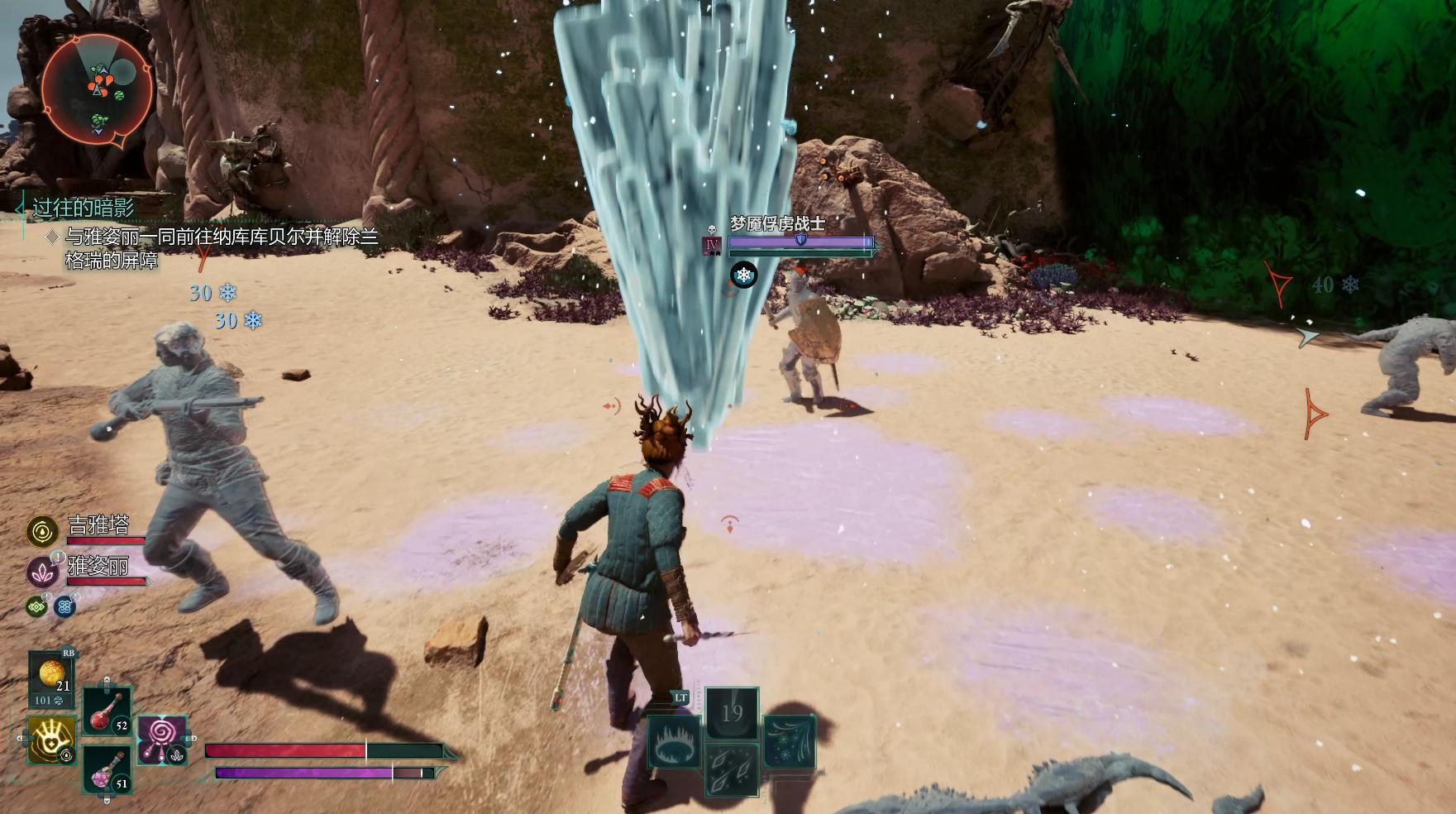Select companion 吉雅塔's portrait icon

click(42, 531)
